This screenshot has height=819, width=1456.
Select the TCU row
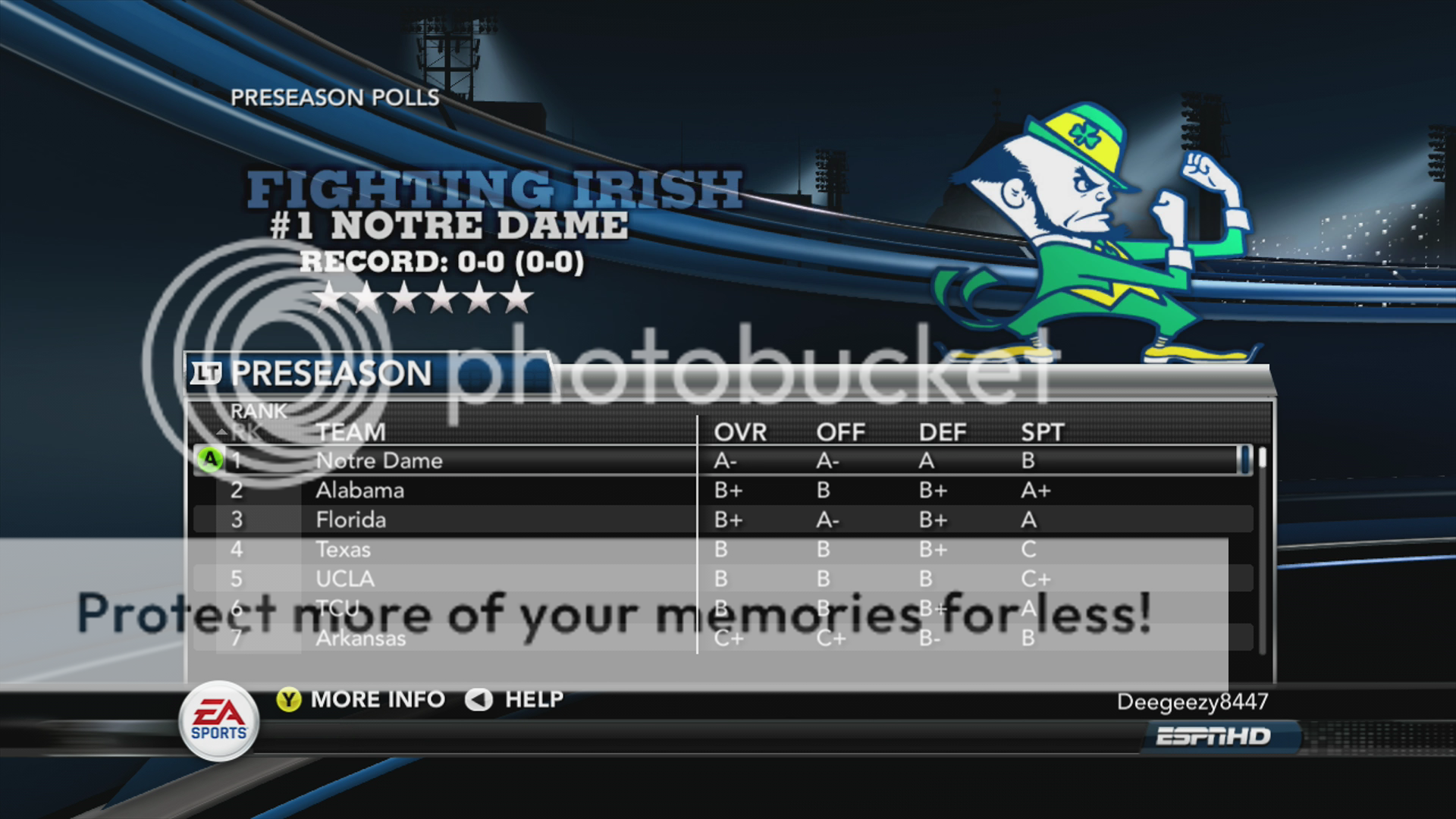coord(337,608)
